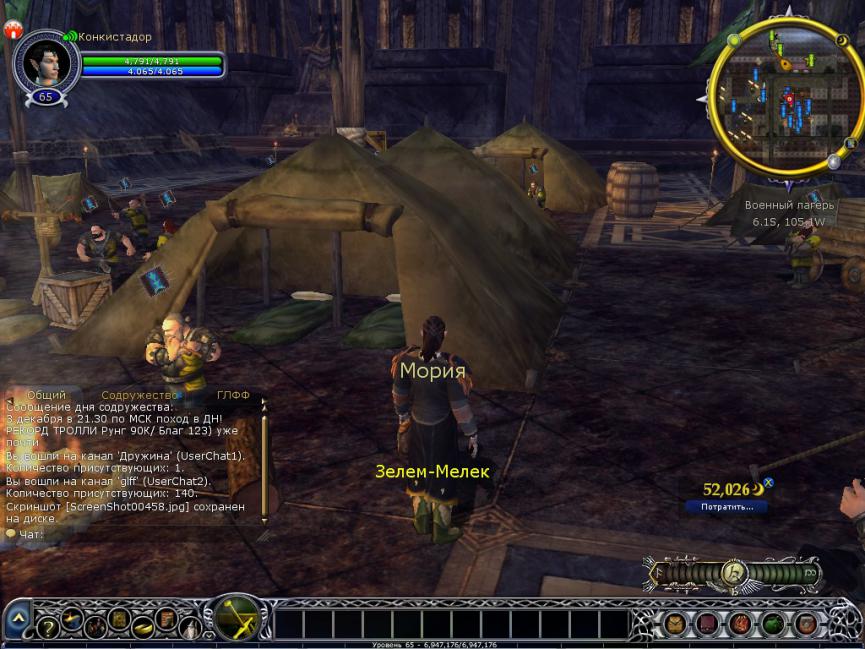Open the ГЛФФ chat tab

[x=233, y=395]
